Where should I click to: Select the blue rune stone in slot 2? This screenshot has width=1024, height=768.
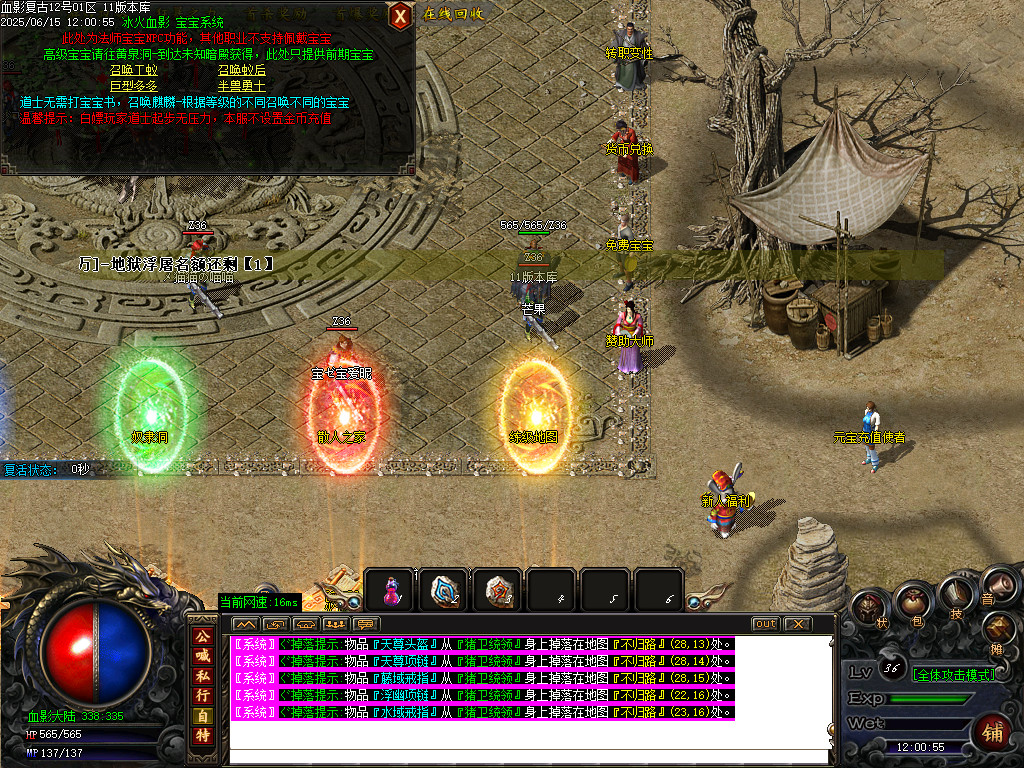pos(443,591)
